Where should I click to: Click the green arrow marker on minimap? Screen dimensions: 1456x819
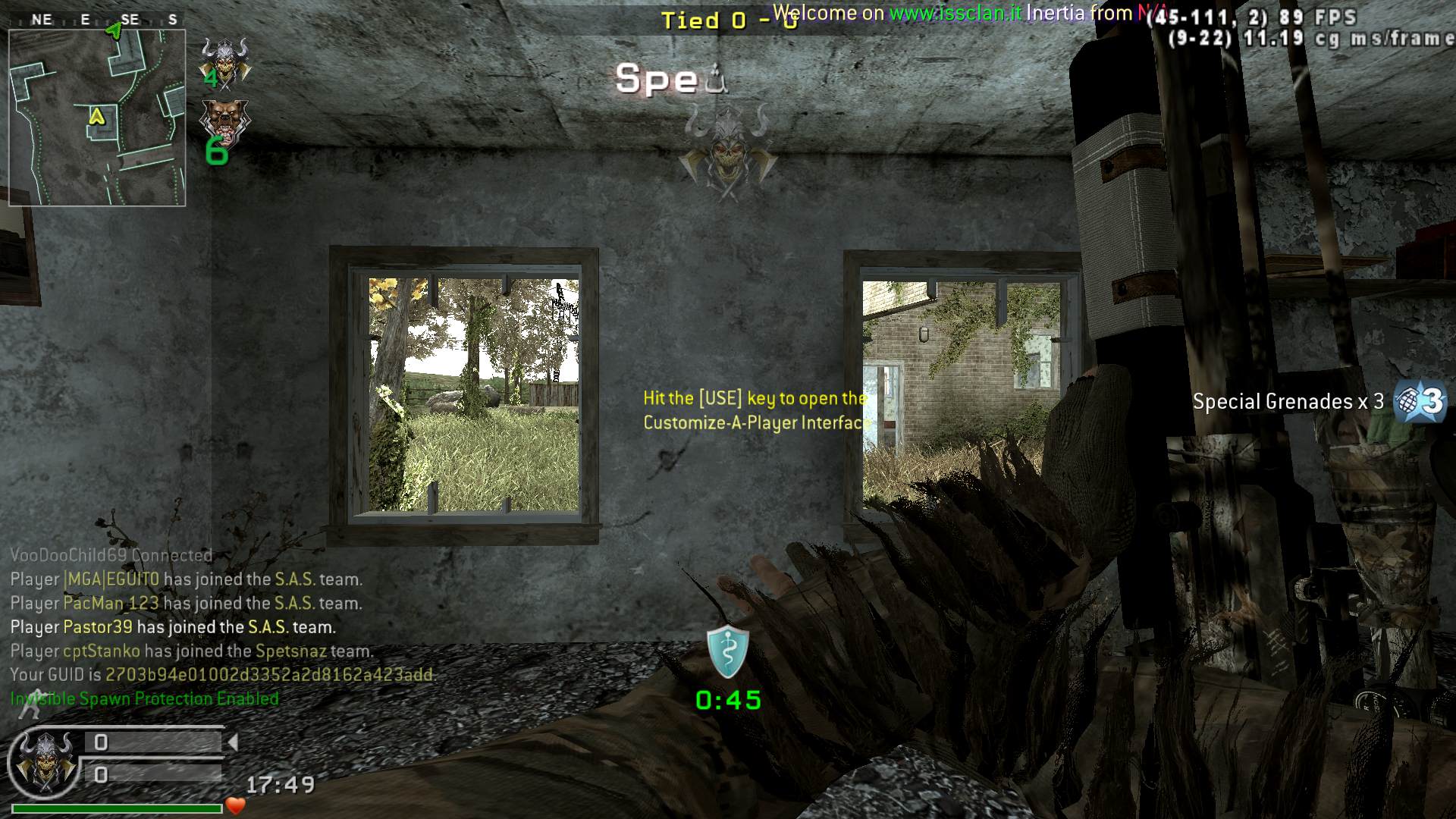114,30
